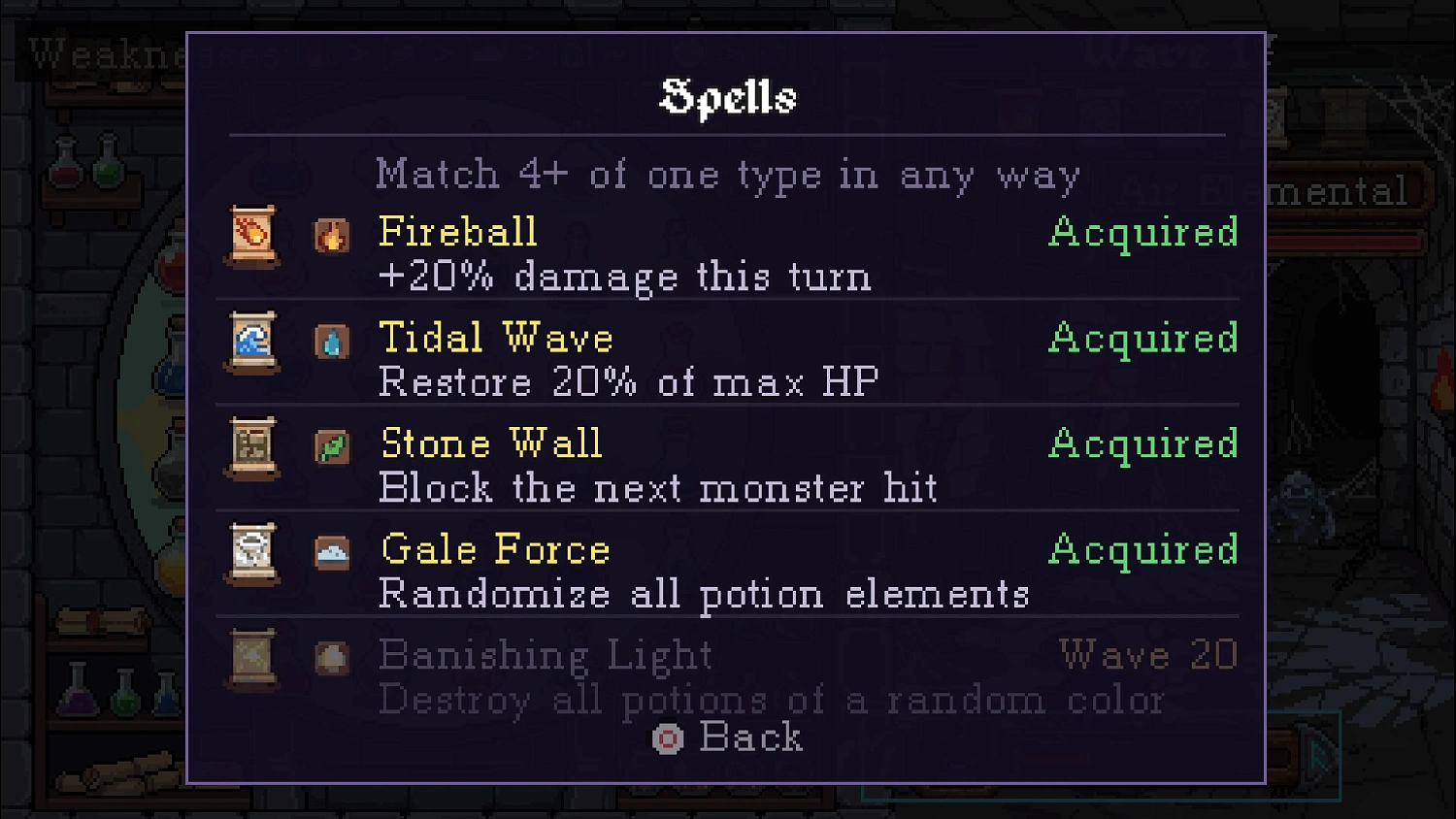
Task: Click the red Back button circle icon
Action: (666, 738)
